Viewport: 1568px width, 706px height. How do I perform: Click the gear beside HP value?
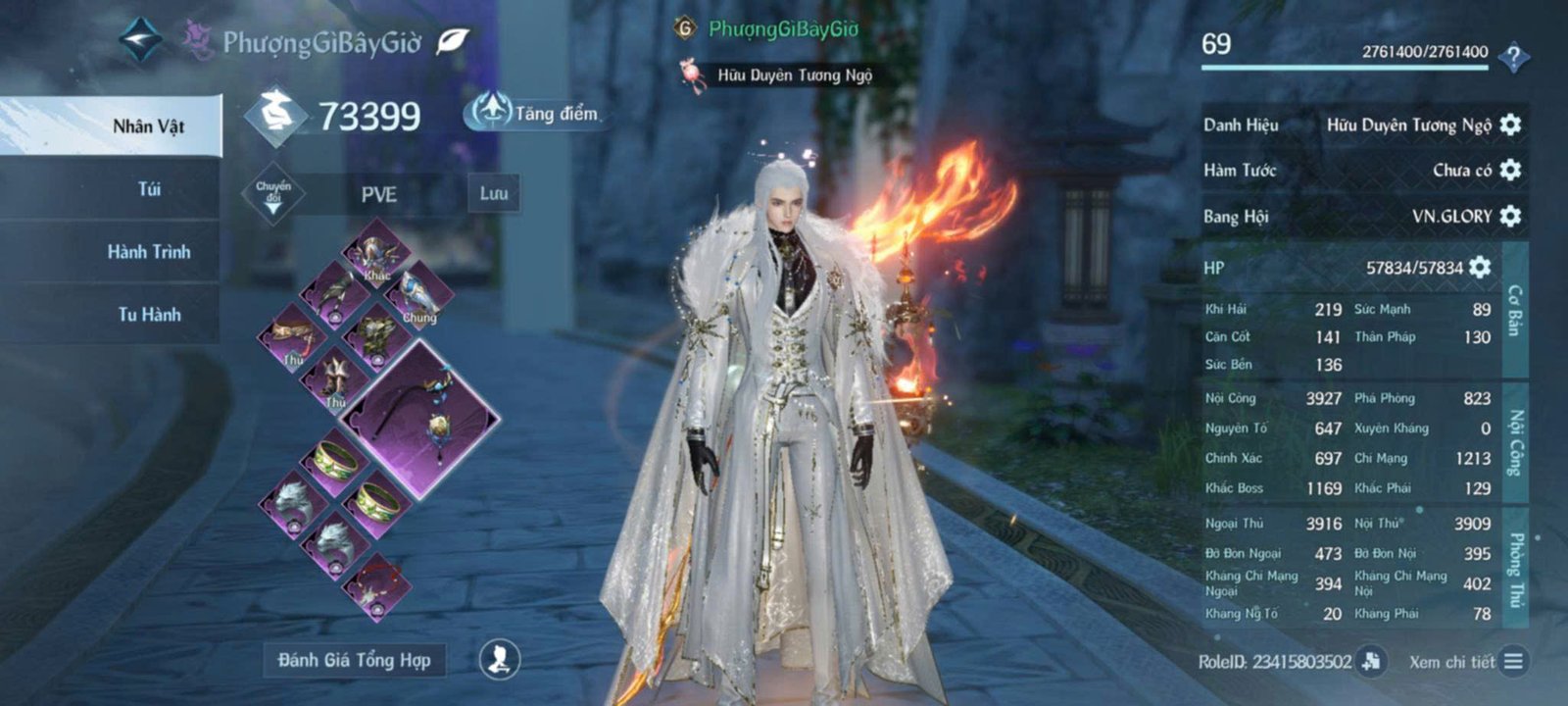1480,268
